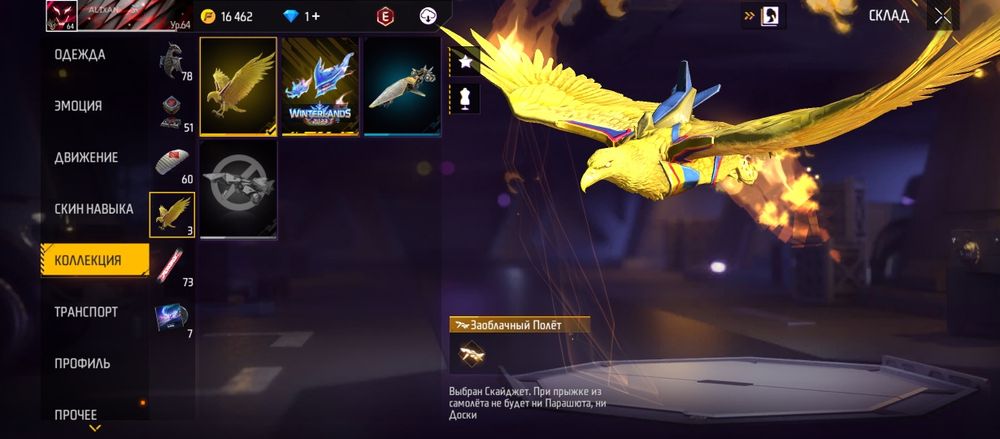Select the ДВИЖЕНИЕ category
Screen dimensions: 1000x439
point(86,157)
